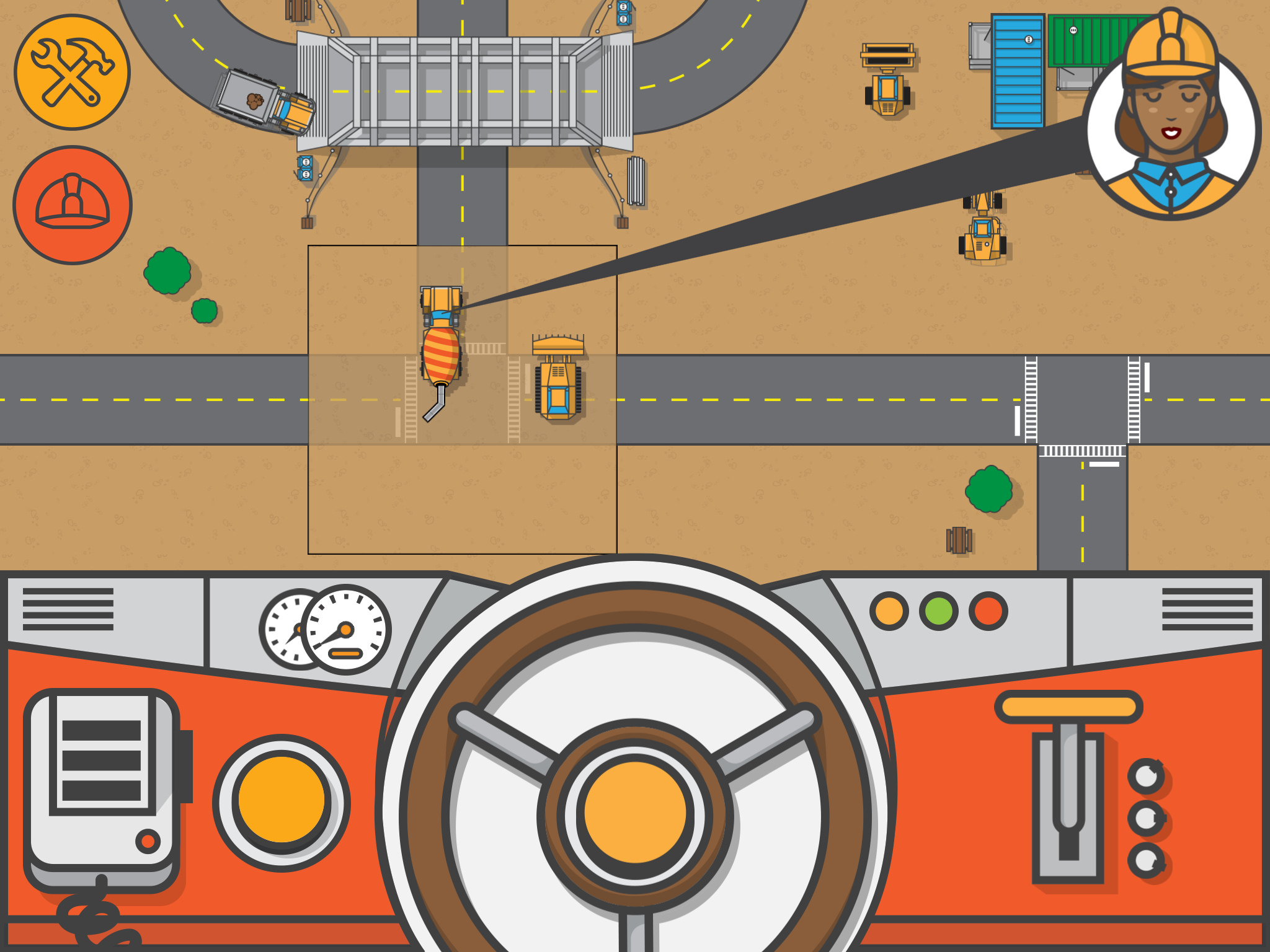Click the green indicator light
1270x952 pixels.
[938, 611]
